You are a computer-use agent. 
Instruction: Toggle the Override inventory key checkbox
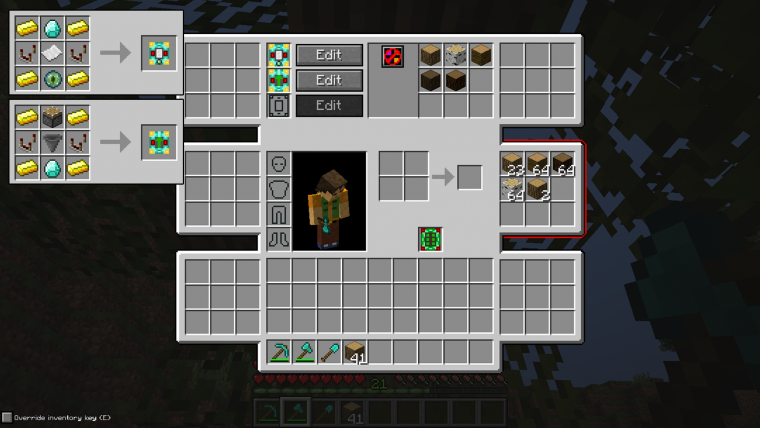pos(7,417)
